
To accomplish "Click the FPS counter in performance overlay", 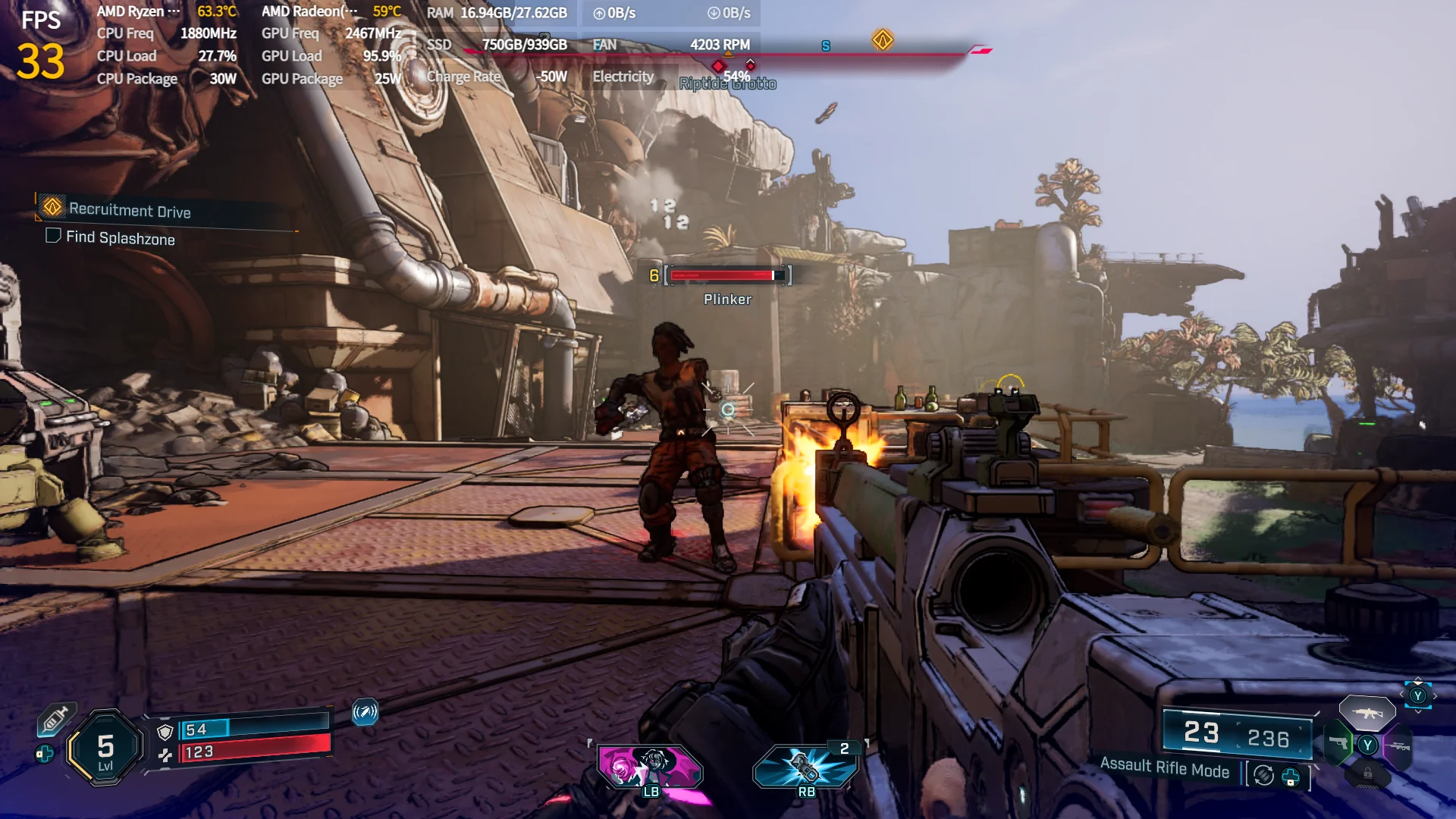I will pyautogui.click(x=40, y=45).
